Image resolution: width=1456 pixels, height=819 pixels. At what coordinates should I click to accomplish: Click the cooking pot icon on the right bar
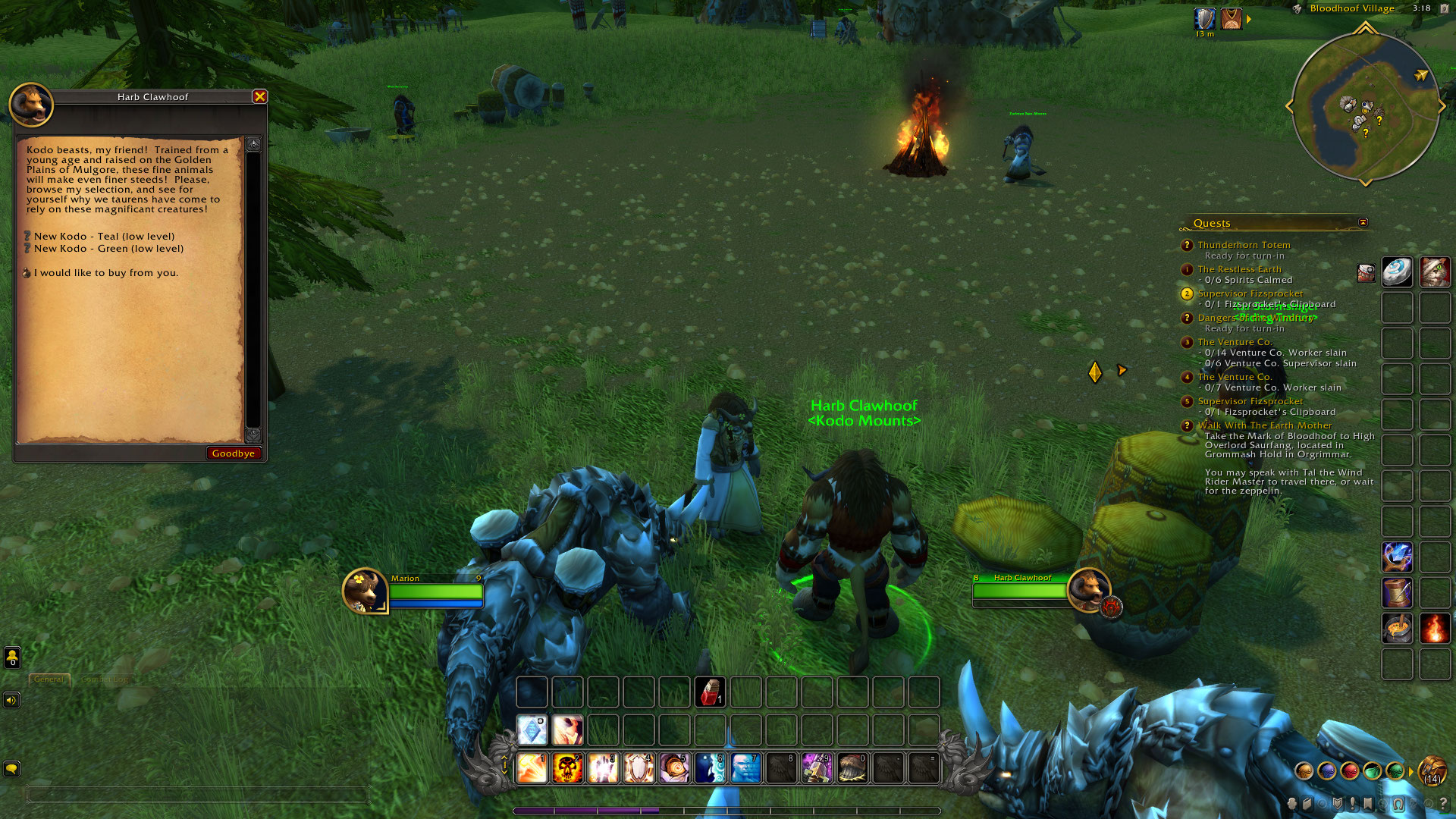(x=1396, y=627)
